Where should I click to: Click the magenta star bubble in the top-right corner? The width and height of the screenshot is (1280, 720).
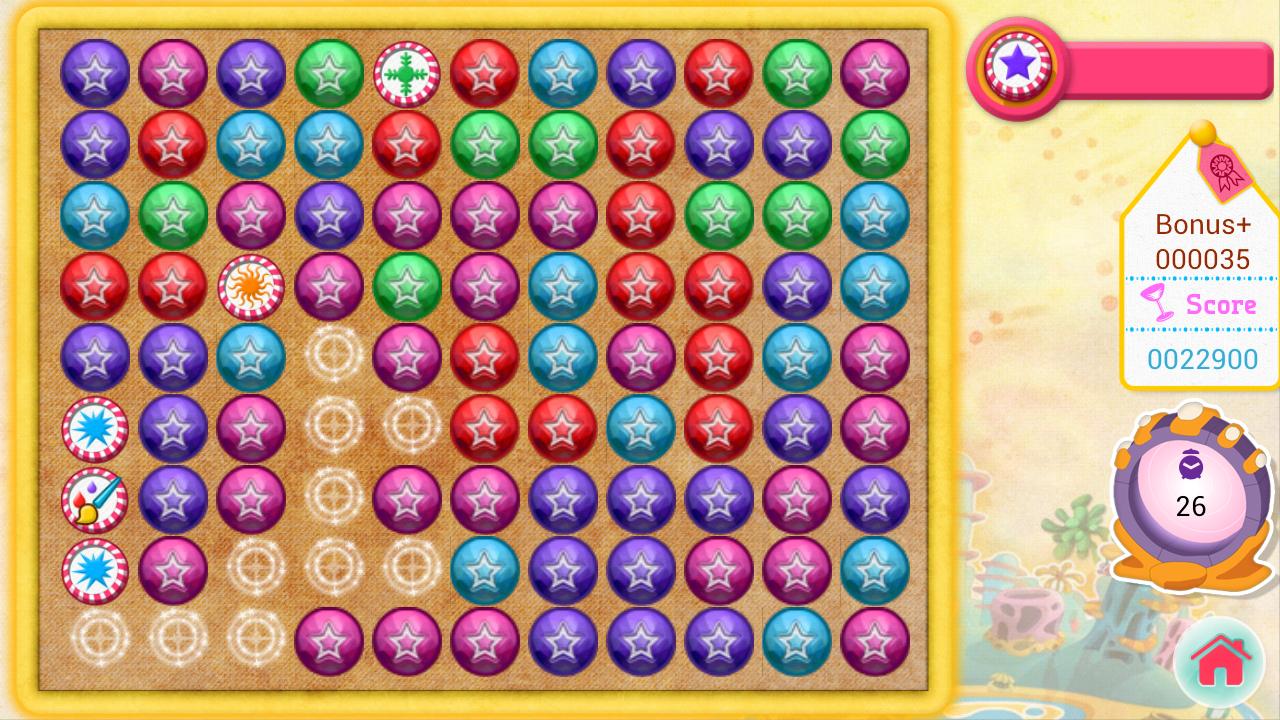pos(873,71)
